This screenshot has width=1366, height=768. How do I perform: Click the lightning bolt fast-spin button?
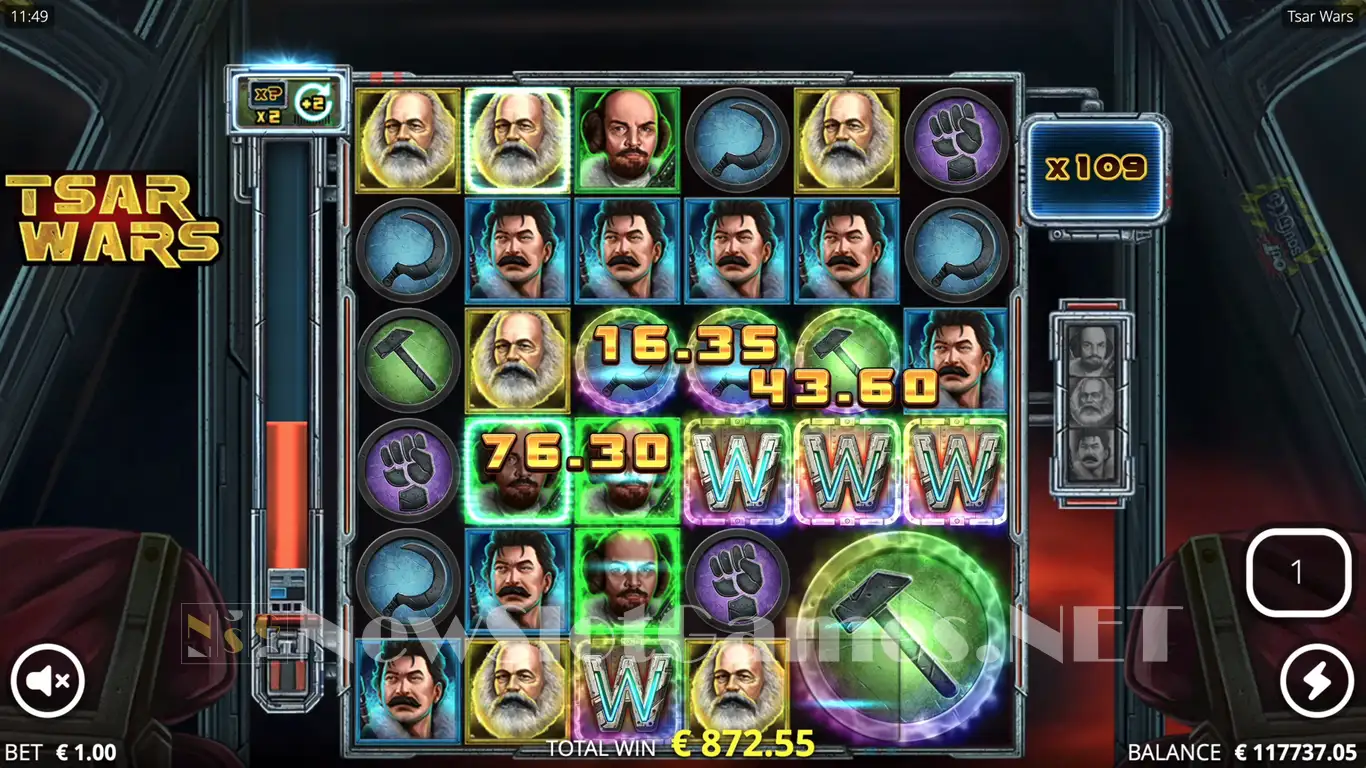(1316, 681)
